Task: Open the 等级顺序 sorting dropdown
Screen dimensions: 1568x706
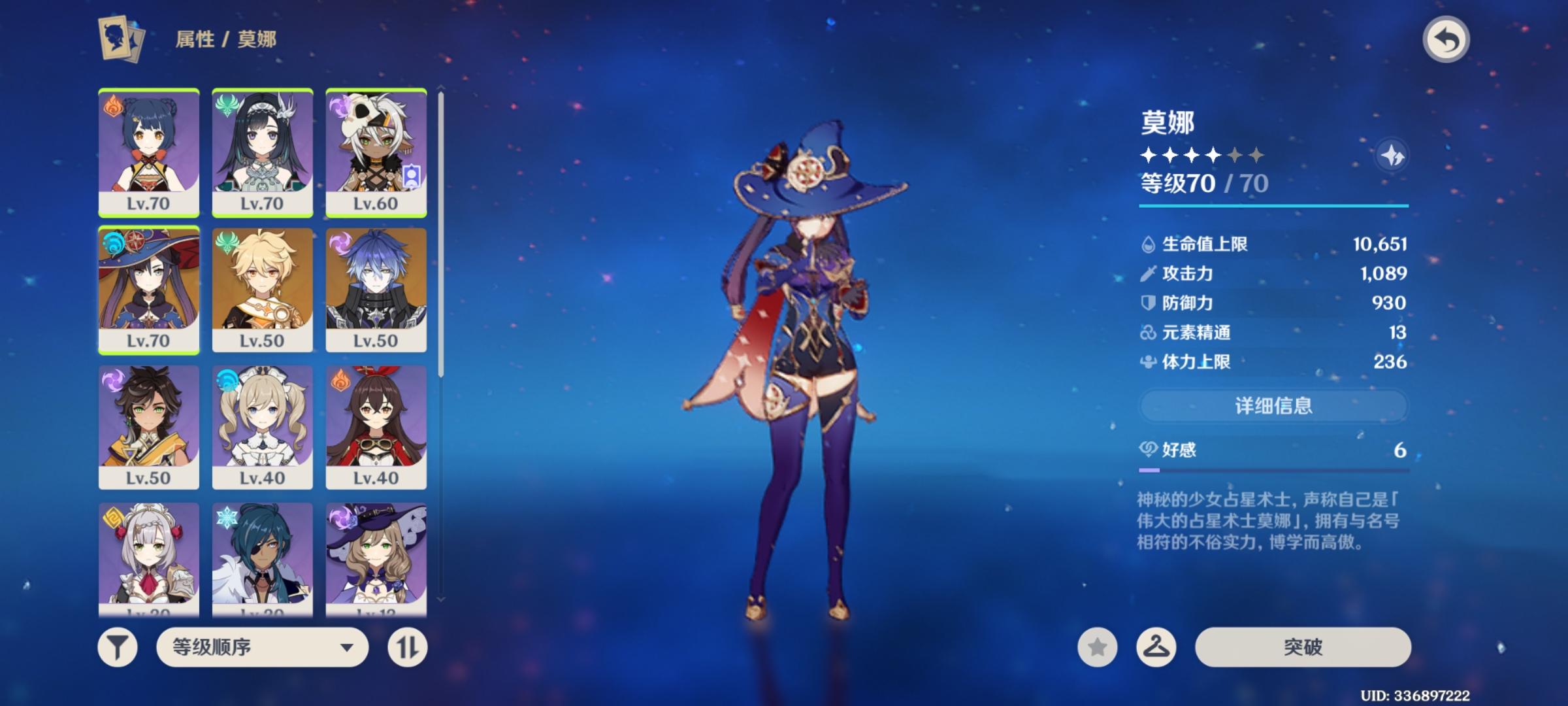Action: click(x=261, y=648)
